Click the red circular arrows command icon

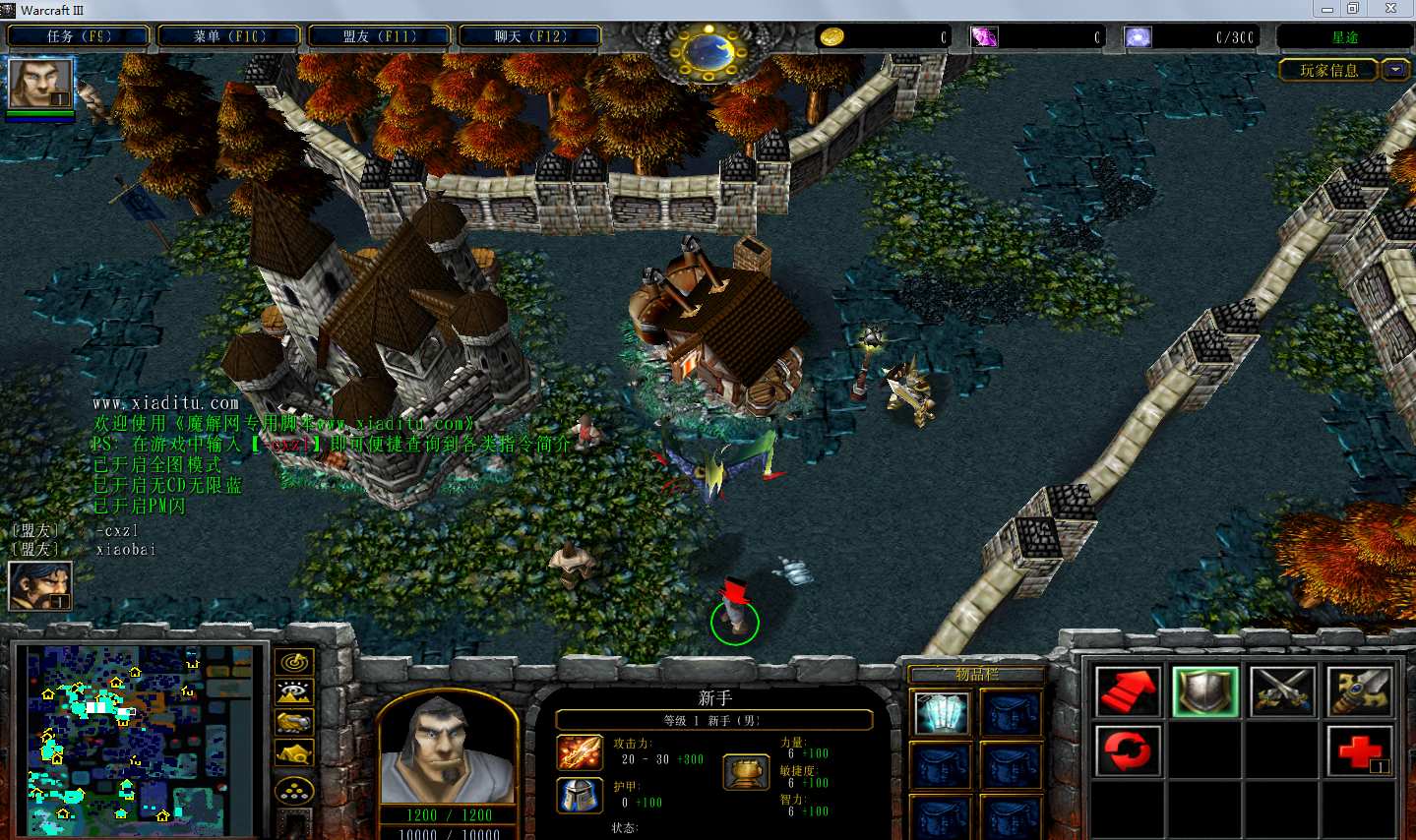click(x=1128, y=750)
